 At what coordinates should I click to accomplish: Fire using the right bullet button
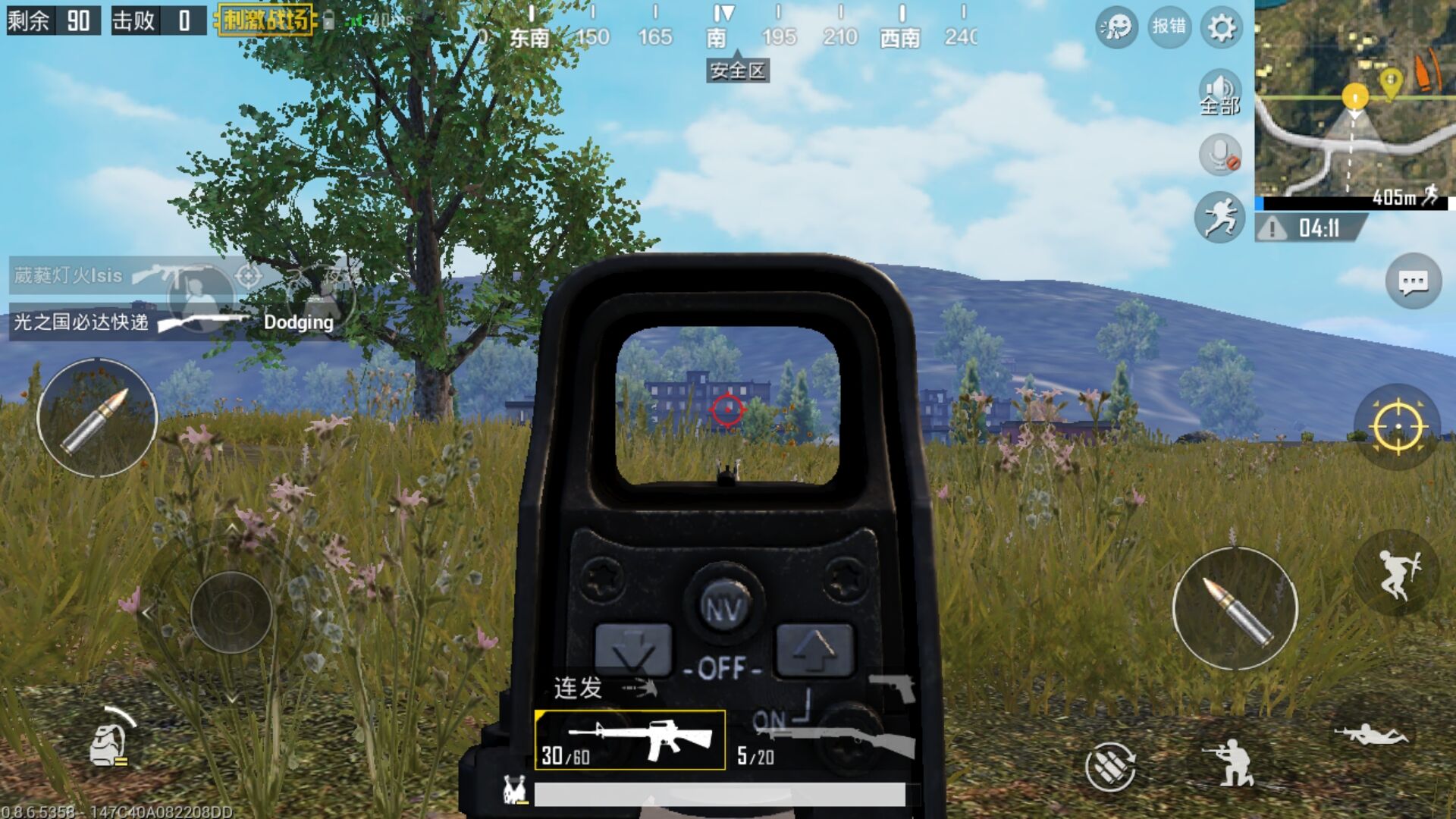pyautogui.click(x=1235, y=609)
